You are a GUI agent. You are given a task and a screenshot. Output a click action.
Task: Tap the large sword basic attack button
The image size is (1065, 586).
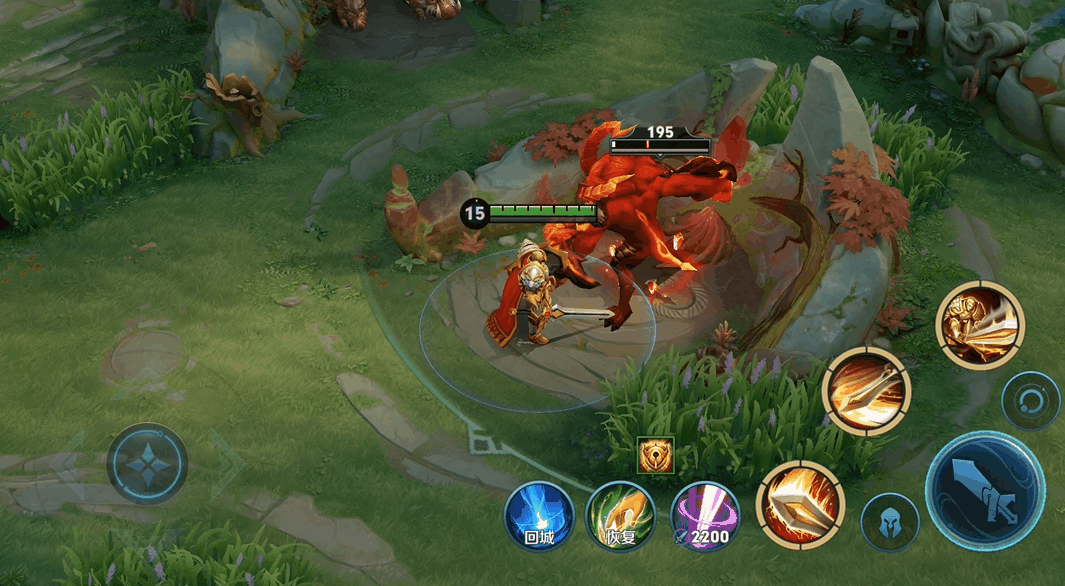click(984, 491)
